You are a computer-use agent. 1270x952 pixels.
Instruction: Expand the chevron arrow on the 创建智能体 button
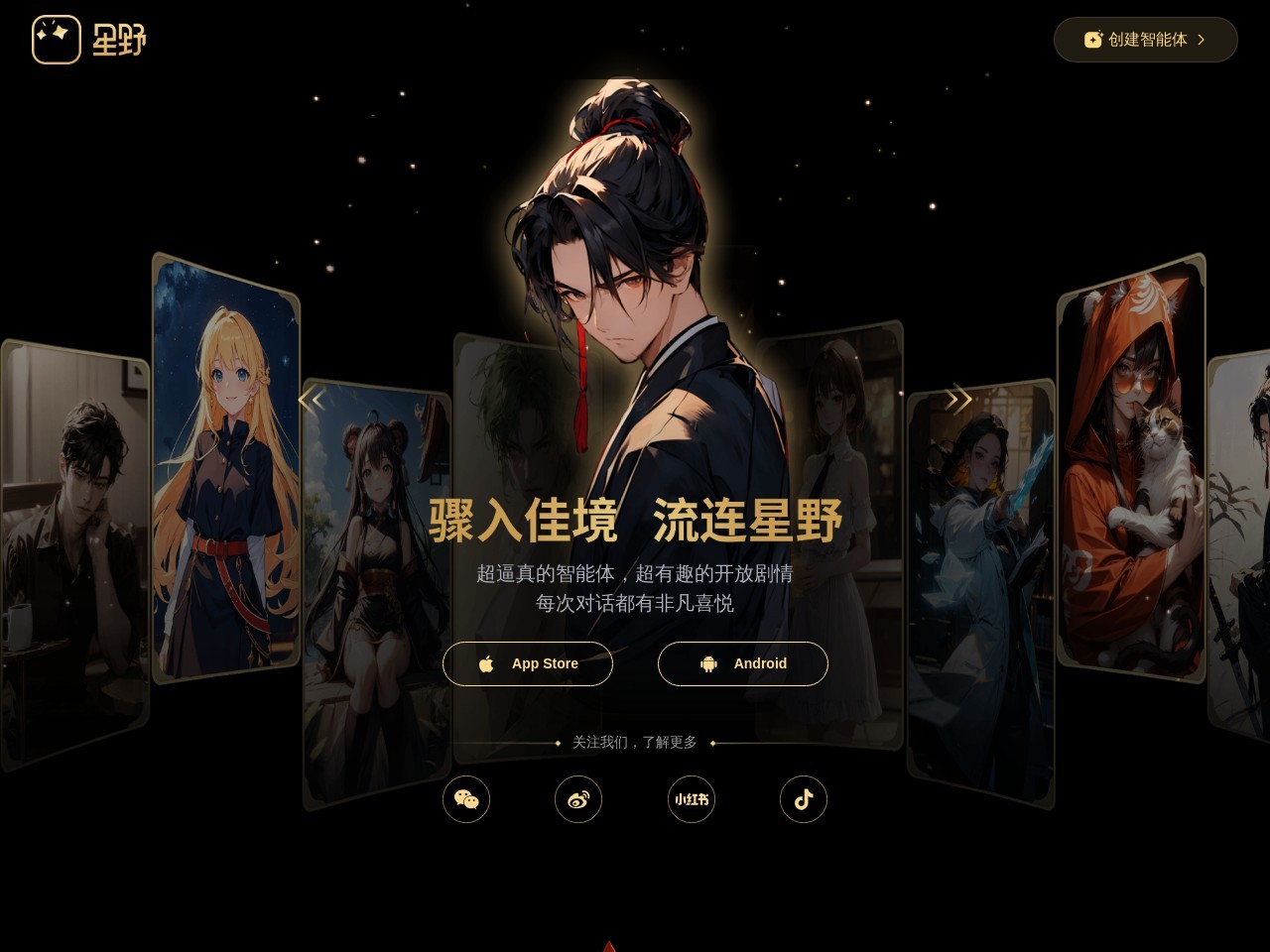1202,40
